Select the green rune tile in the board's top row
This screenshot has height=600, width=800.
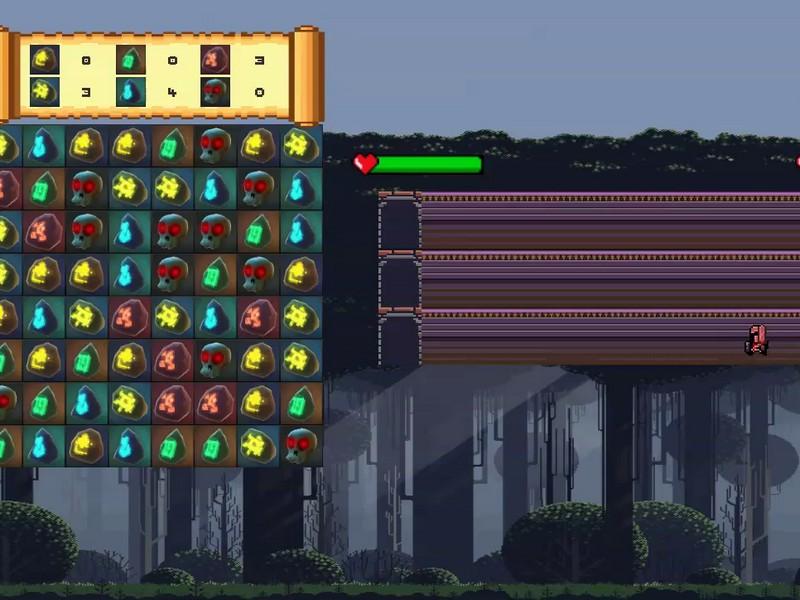tap(171, 146)
